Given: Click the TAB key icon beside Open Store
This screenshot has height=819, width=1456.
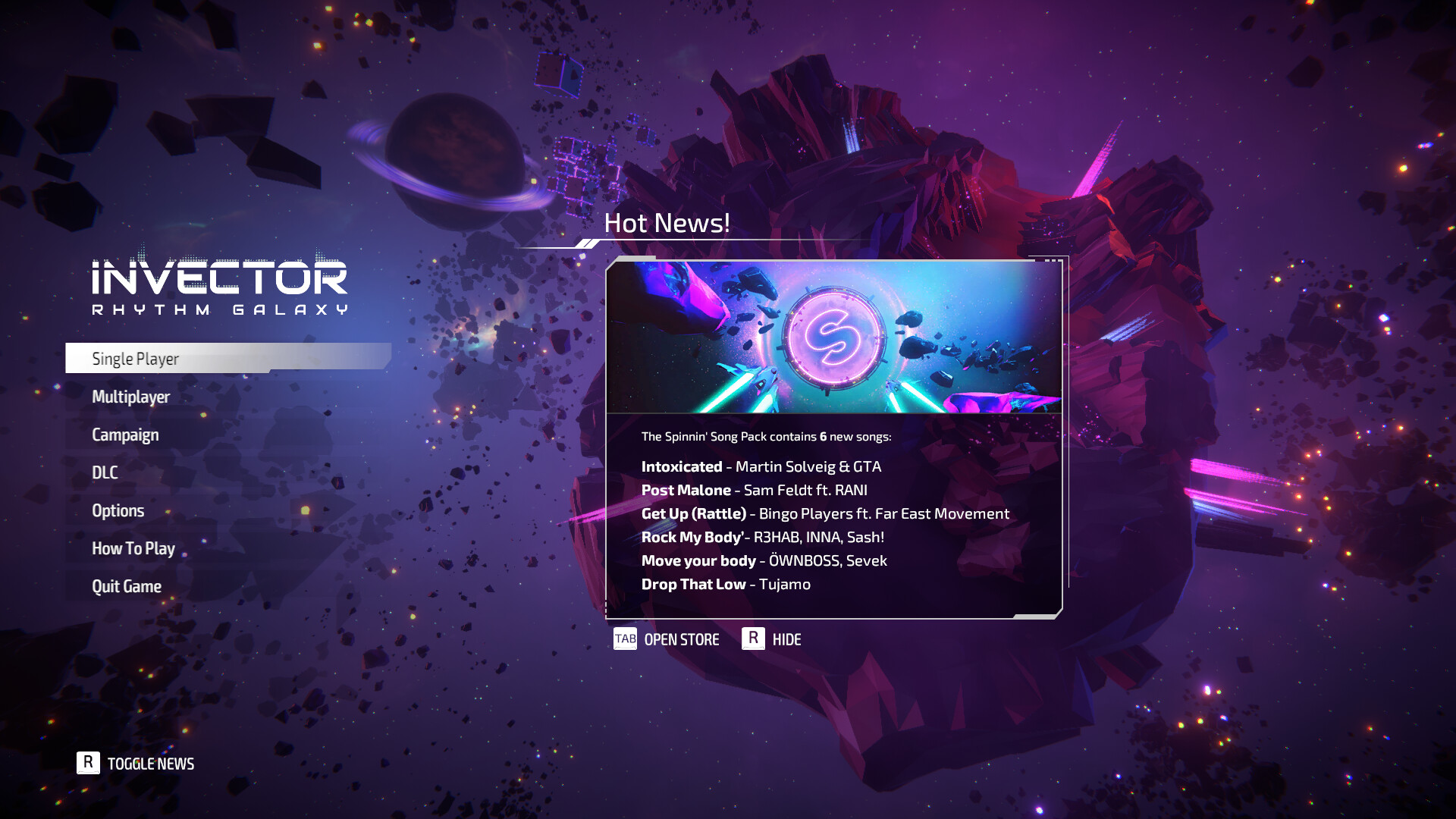Looking at the screenshot, I should 625,639.
